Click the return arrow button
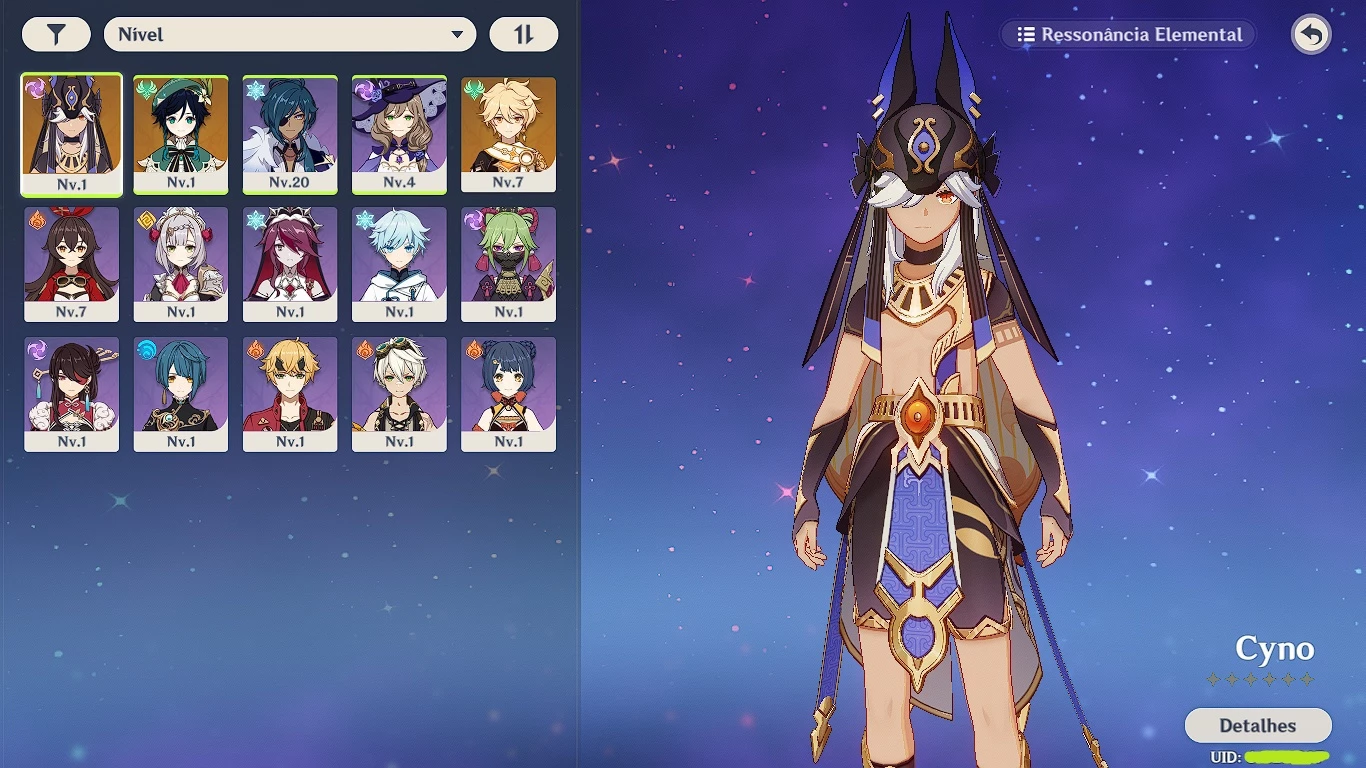 coord(1311,35)
